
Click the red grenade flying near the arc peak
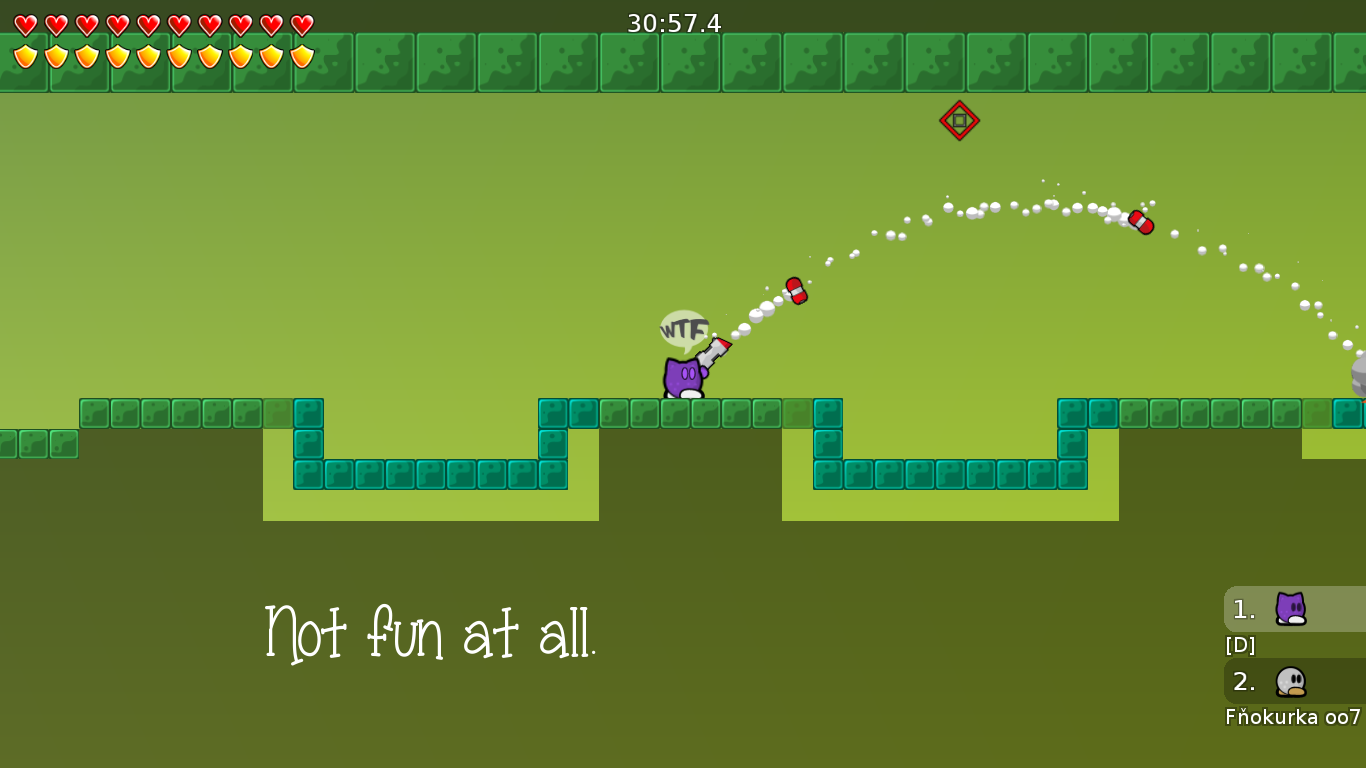point(1140,223)
